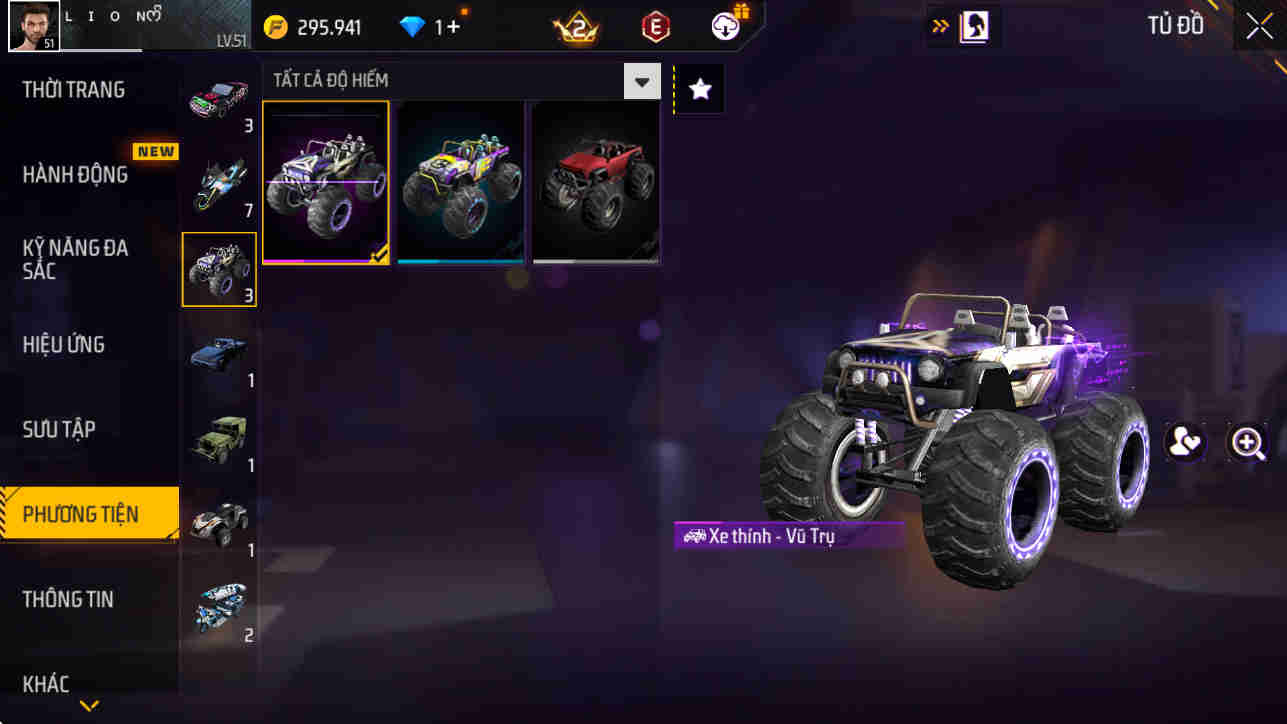Click the character-with-heart preview icon
The image size is (1287, 724).
[1185, 443]
